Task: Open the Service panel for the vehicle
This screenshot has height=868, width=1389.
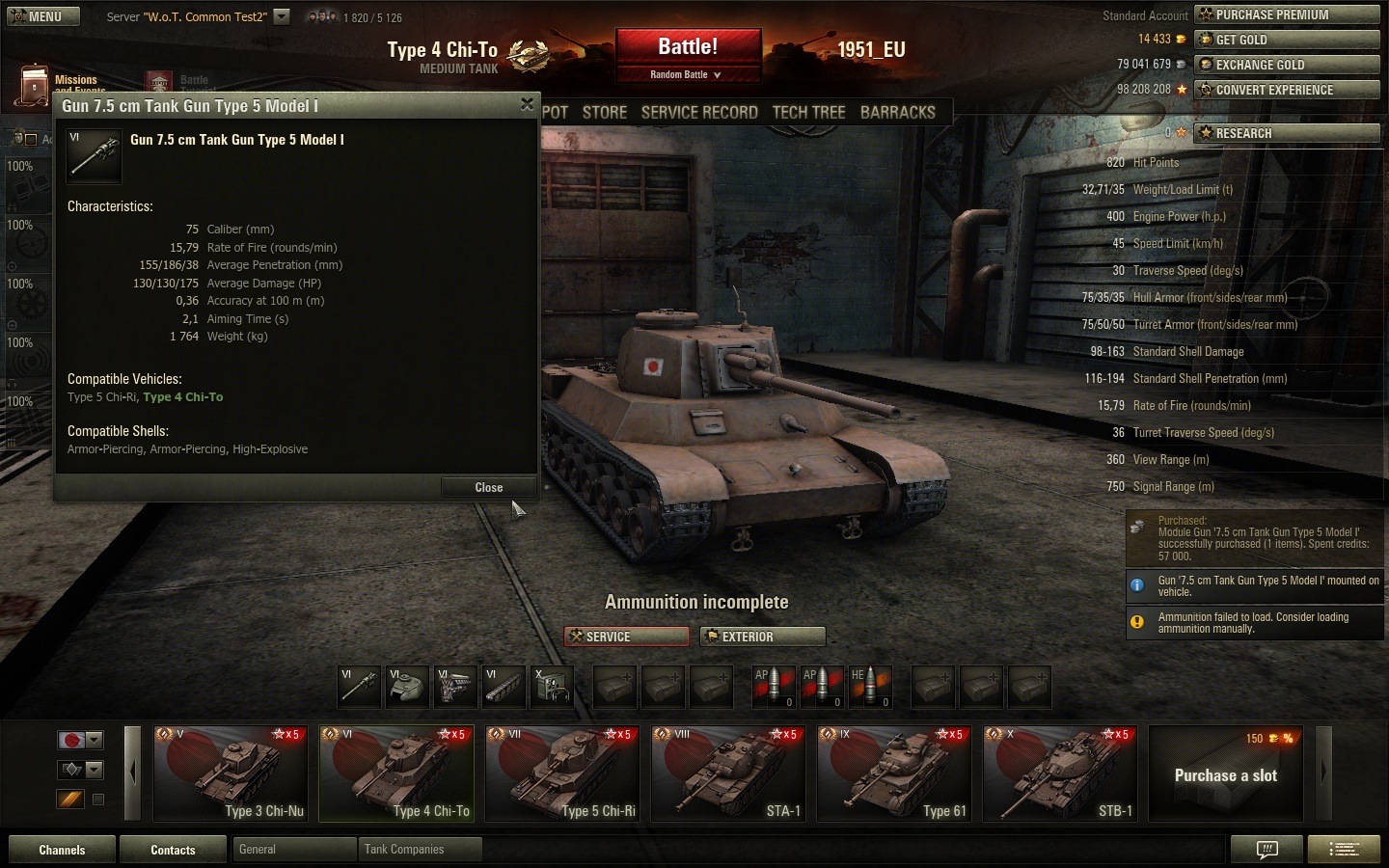Action: 627,637
